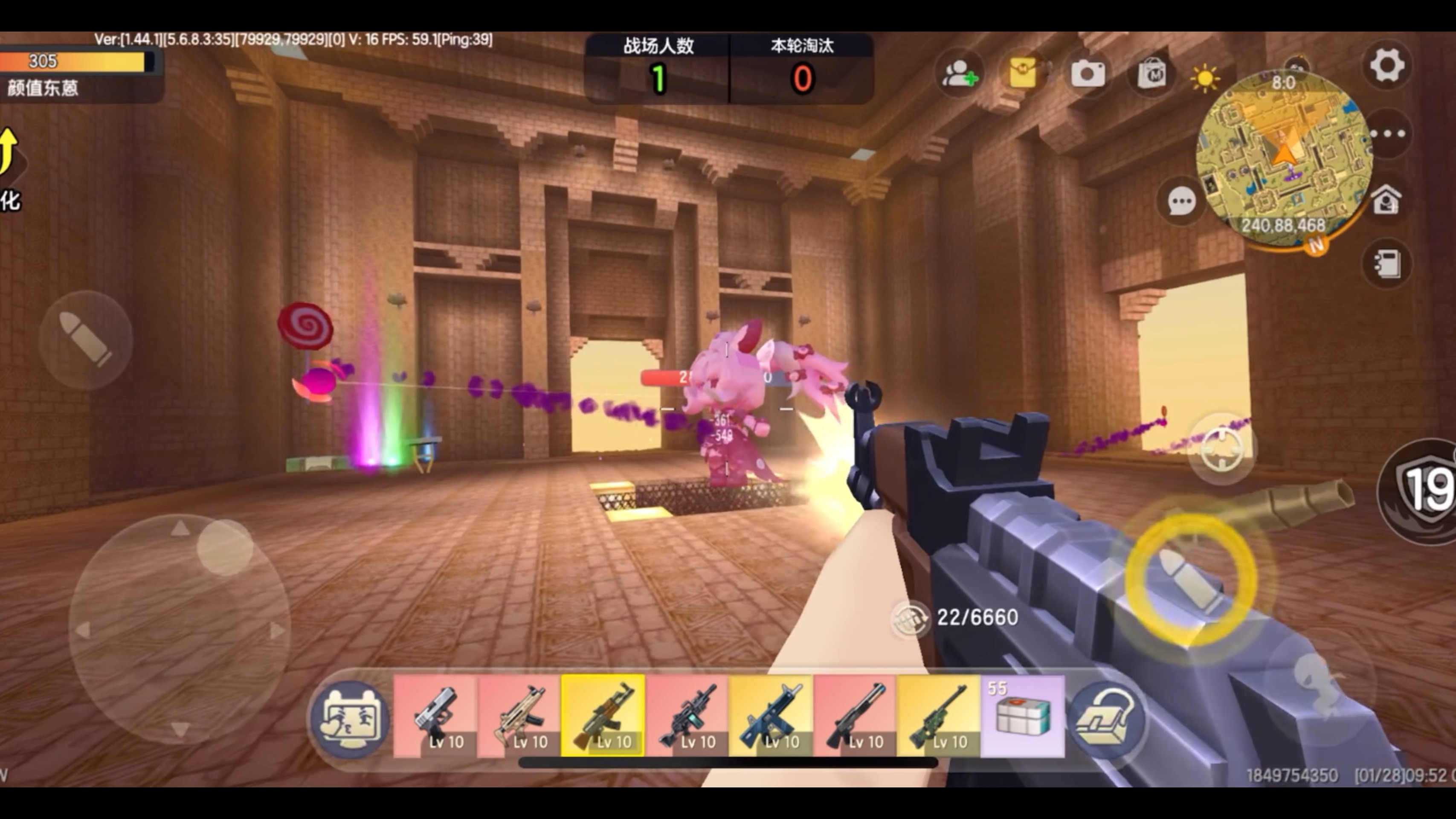Select the silver pistol hotbar slot
The width and height of the screenshot is (1456, 819).
tap(435, 716)
